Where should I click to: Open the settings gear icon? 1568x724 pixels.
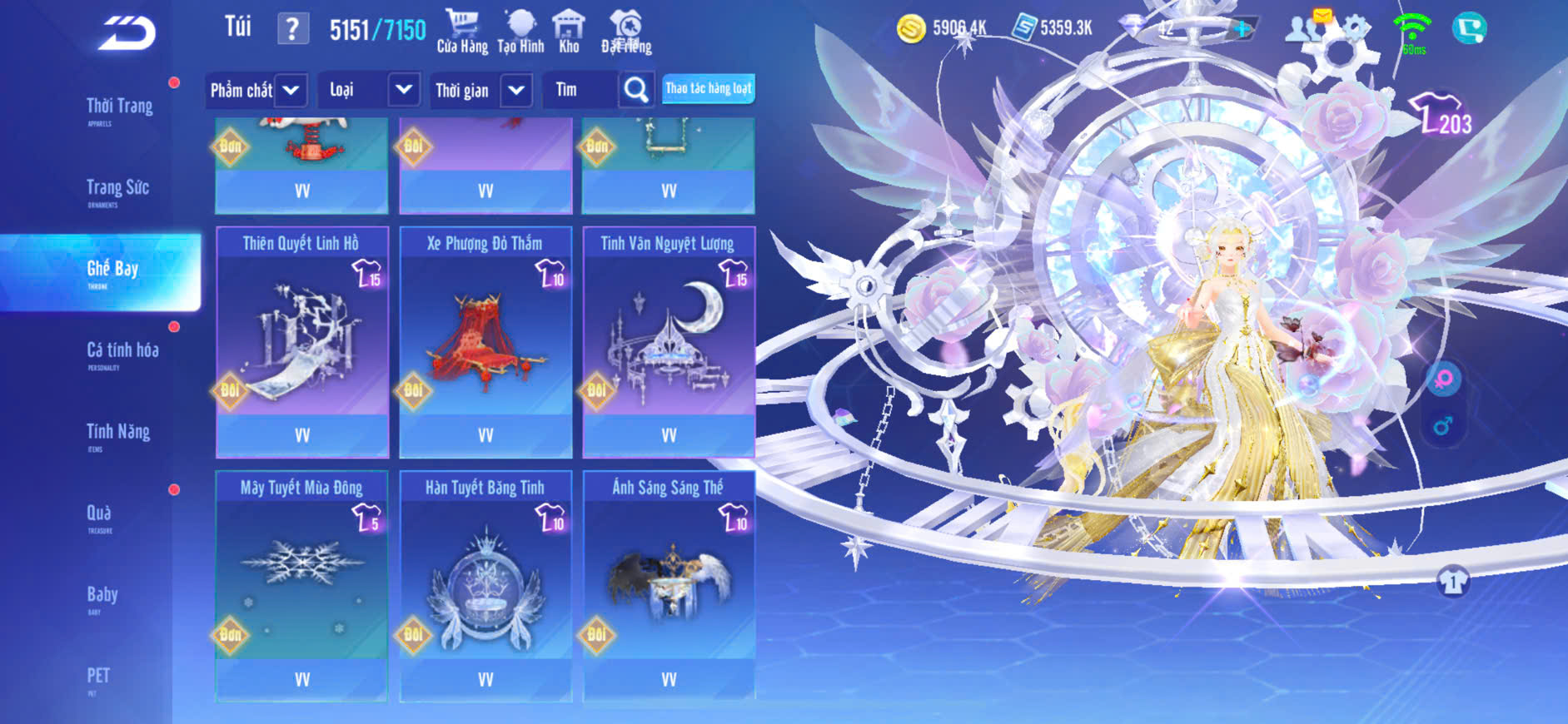coord(1355,28)
